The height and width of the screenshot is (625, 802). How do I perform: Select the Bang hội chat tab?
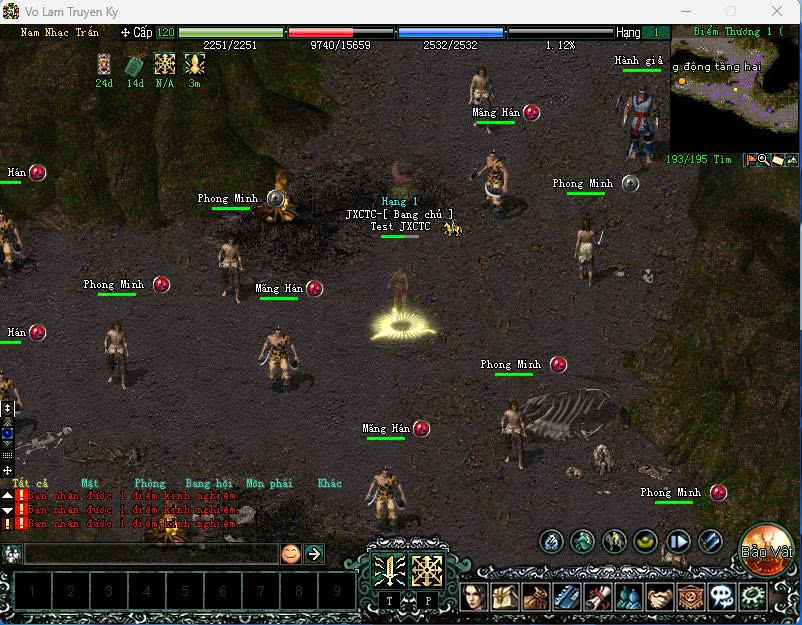coord(209,483)
